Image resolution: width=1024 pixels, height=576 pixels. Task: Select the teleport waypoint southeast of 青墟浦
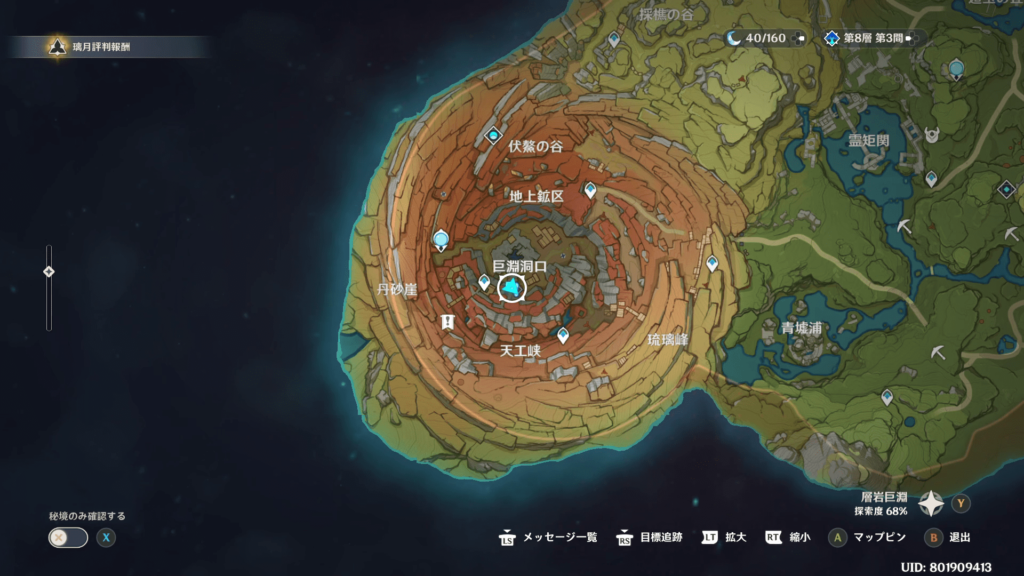click(887, 397)
